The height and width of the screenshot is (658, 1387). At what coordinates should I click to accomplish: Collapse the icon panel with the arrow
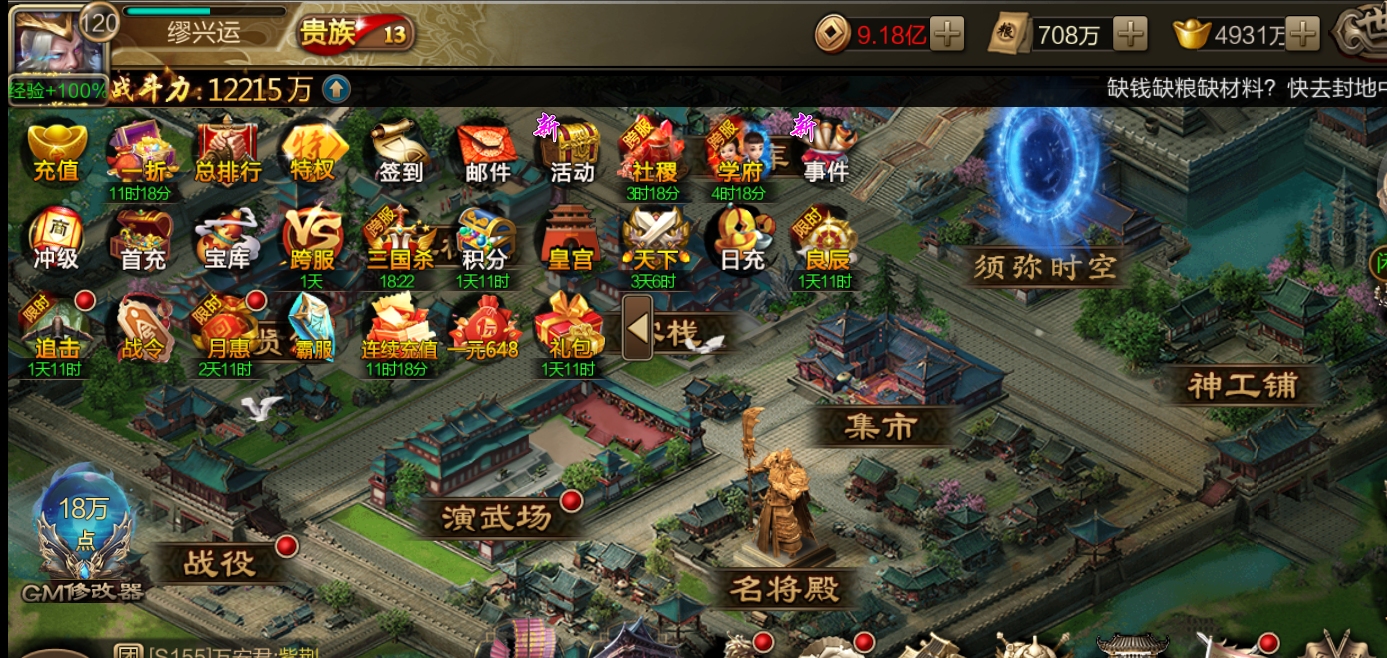tap(637, 328)
